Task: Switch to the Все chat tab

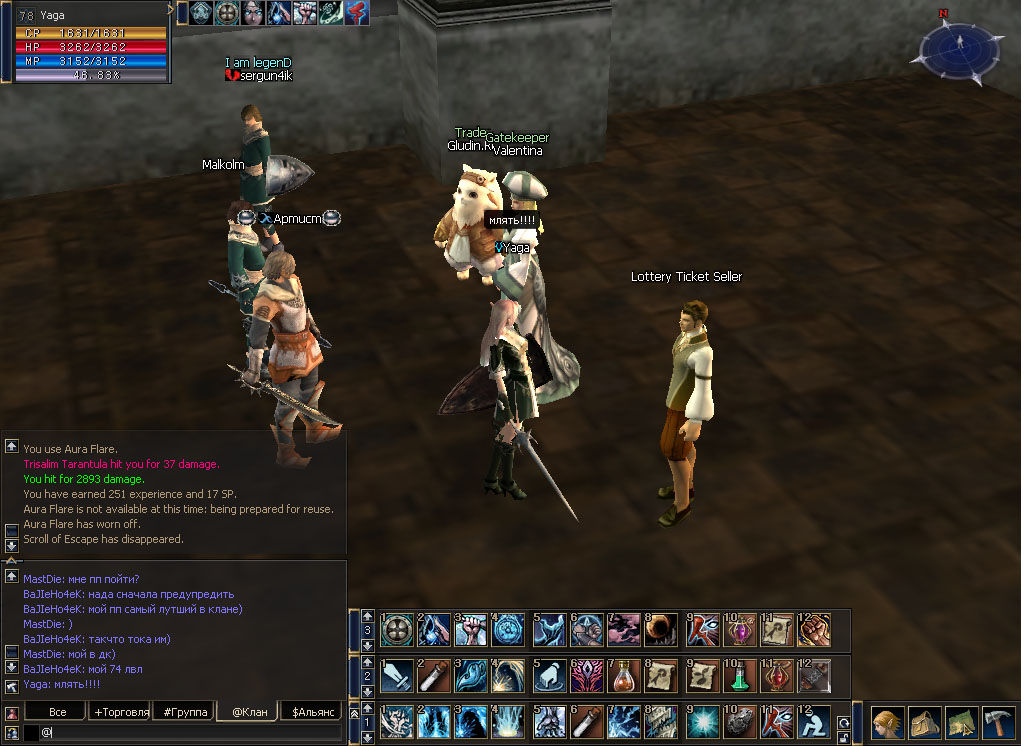Action: point(58,712)
